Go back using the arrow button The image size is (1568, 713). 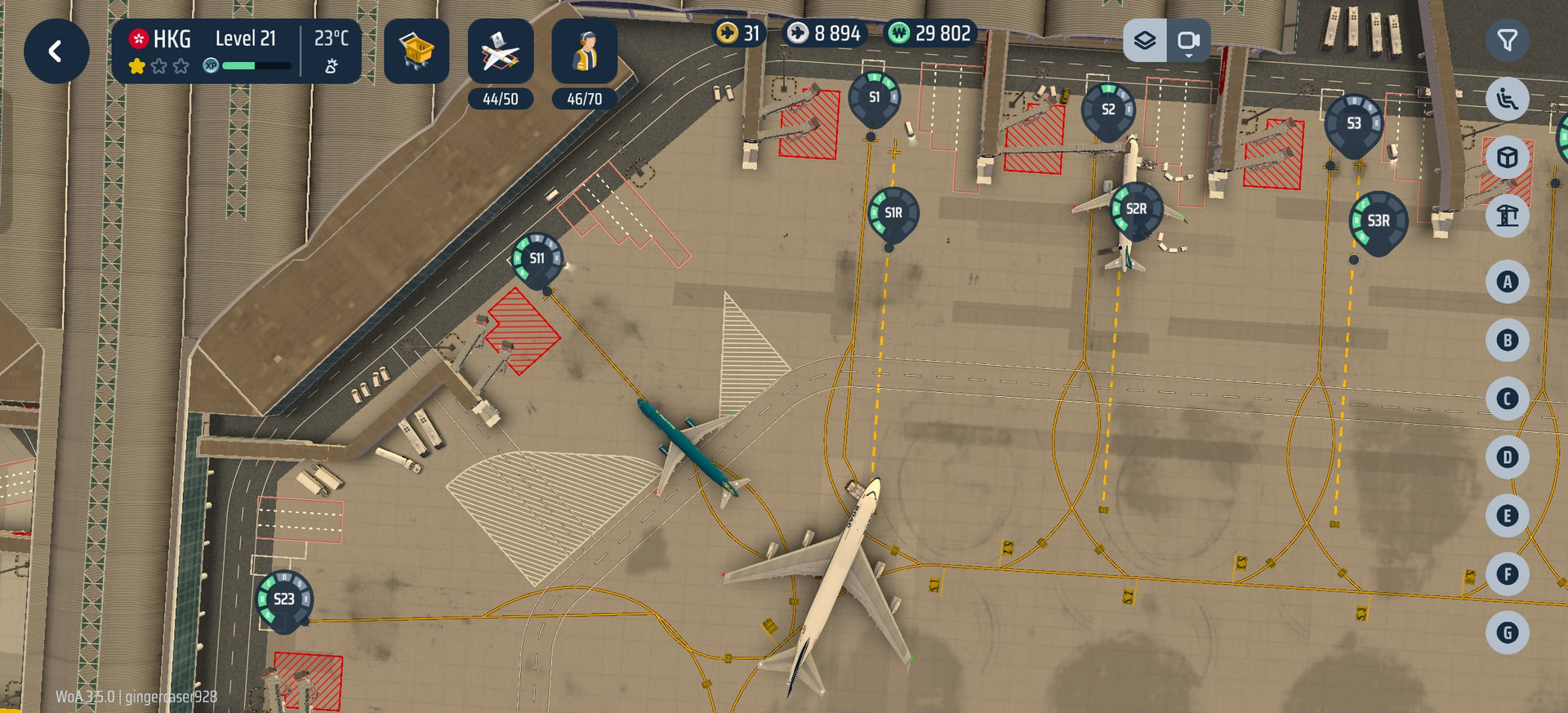pyautogui.click(x=56, y=51)
